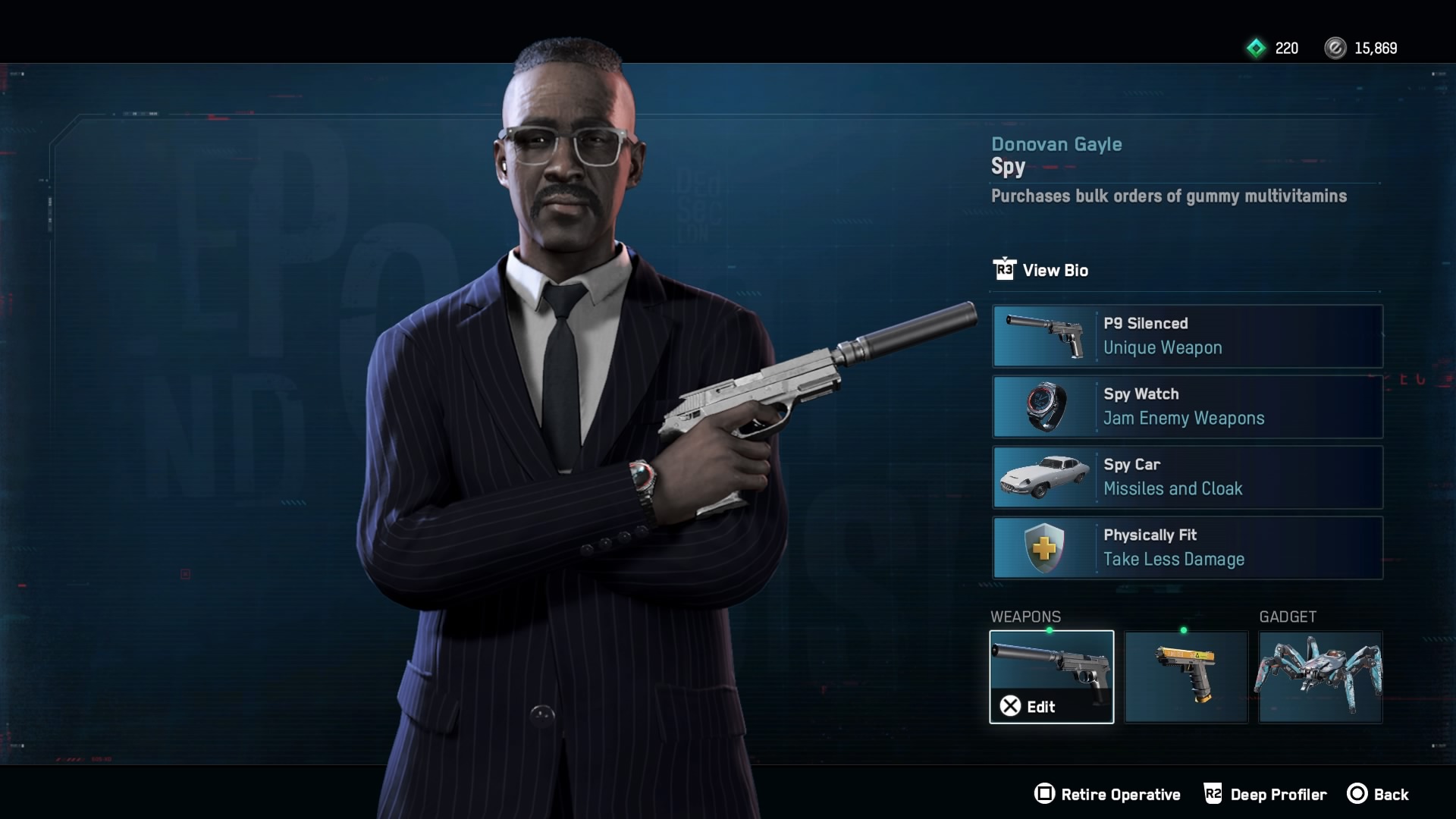Expand the Spy Watch ability card

point(1188,407)
